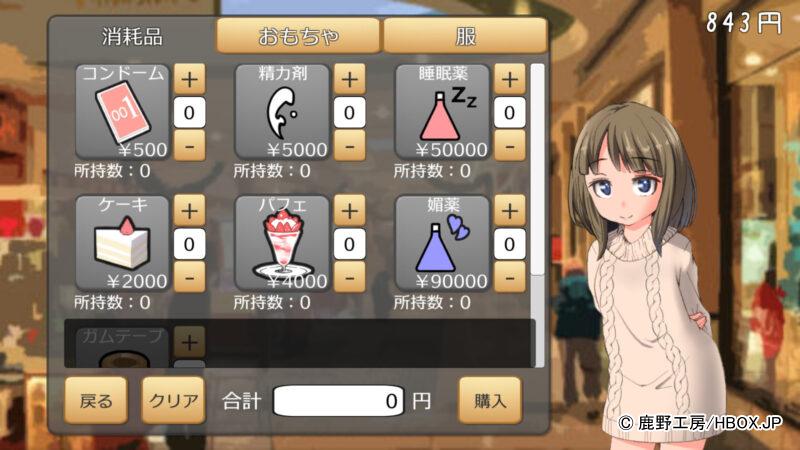This screenshot has height=450, width=800.
Task: Click the 合計 total amount field
Action: click(340, 402)
